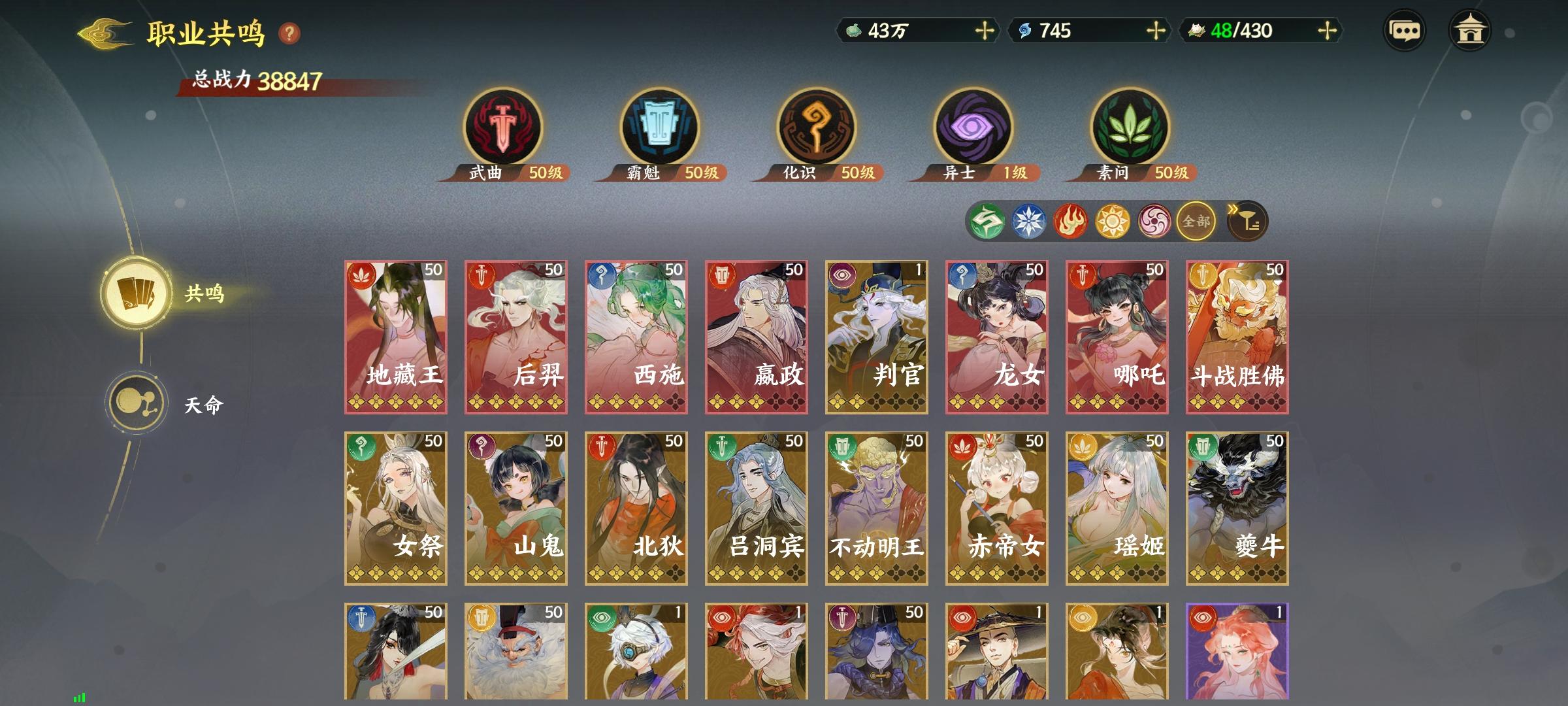Screen dimensions: 1568x706
Task: Open the sort/filter icon beside 全部
Action: [1248, 221]
